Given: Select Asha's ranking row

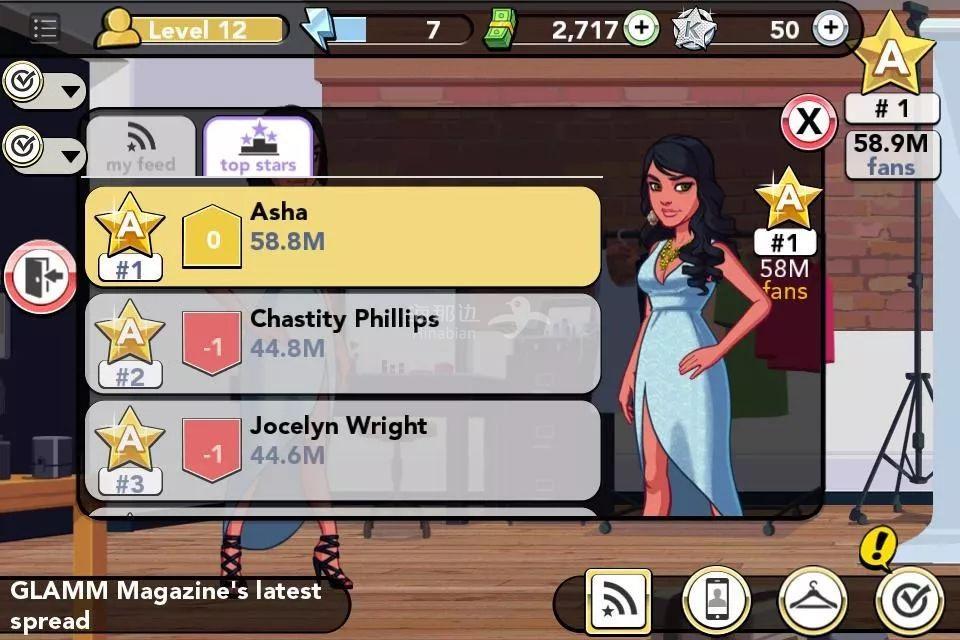Looking at the screenshot, I should [342, 236].
